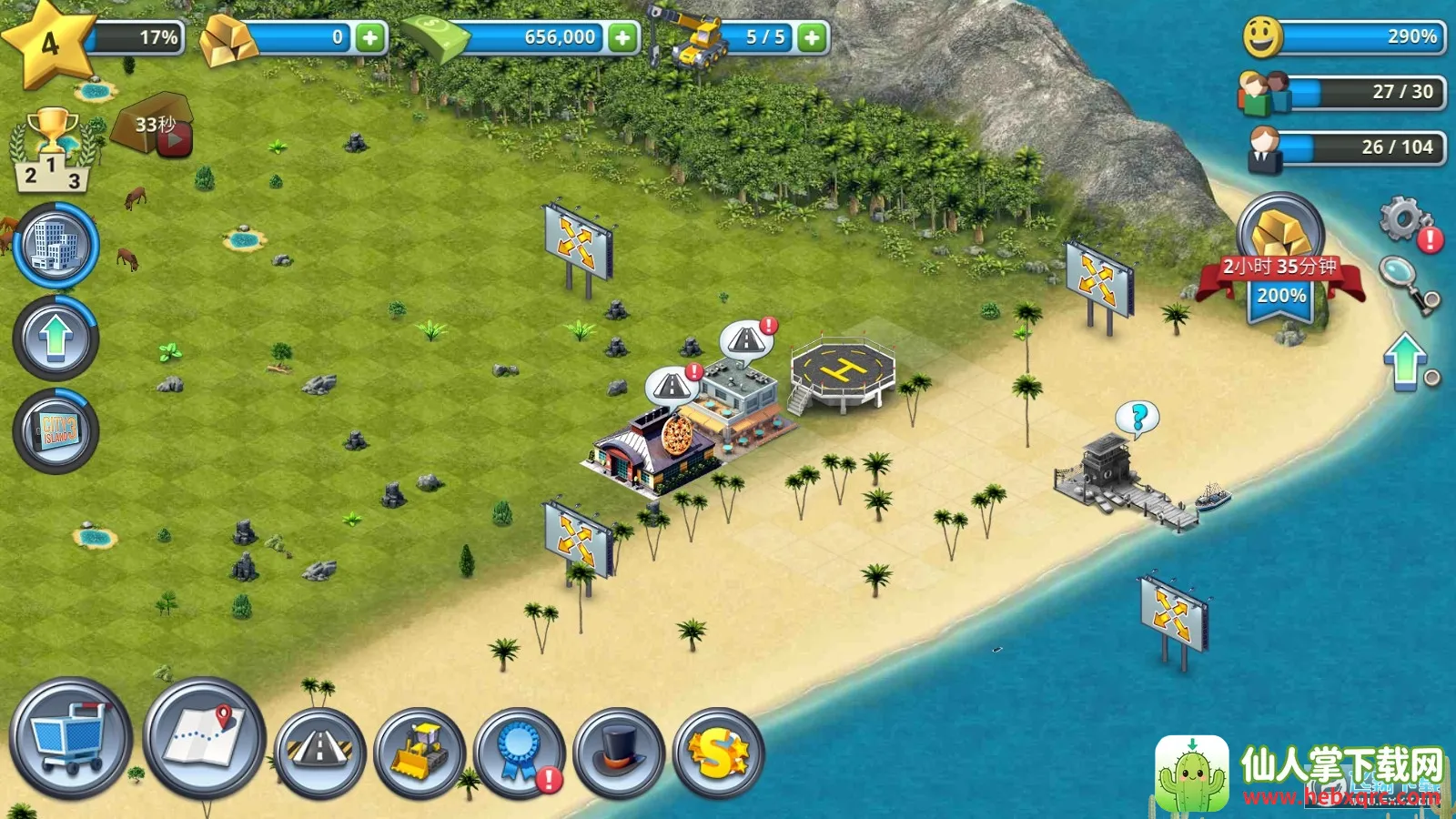Image resolution: width=1456 pixels, height=819 pixels.
Task: Open the 200% gold bonus offer
Action: (x=1280, y=262)
